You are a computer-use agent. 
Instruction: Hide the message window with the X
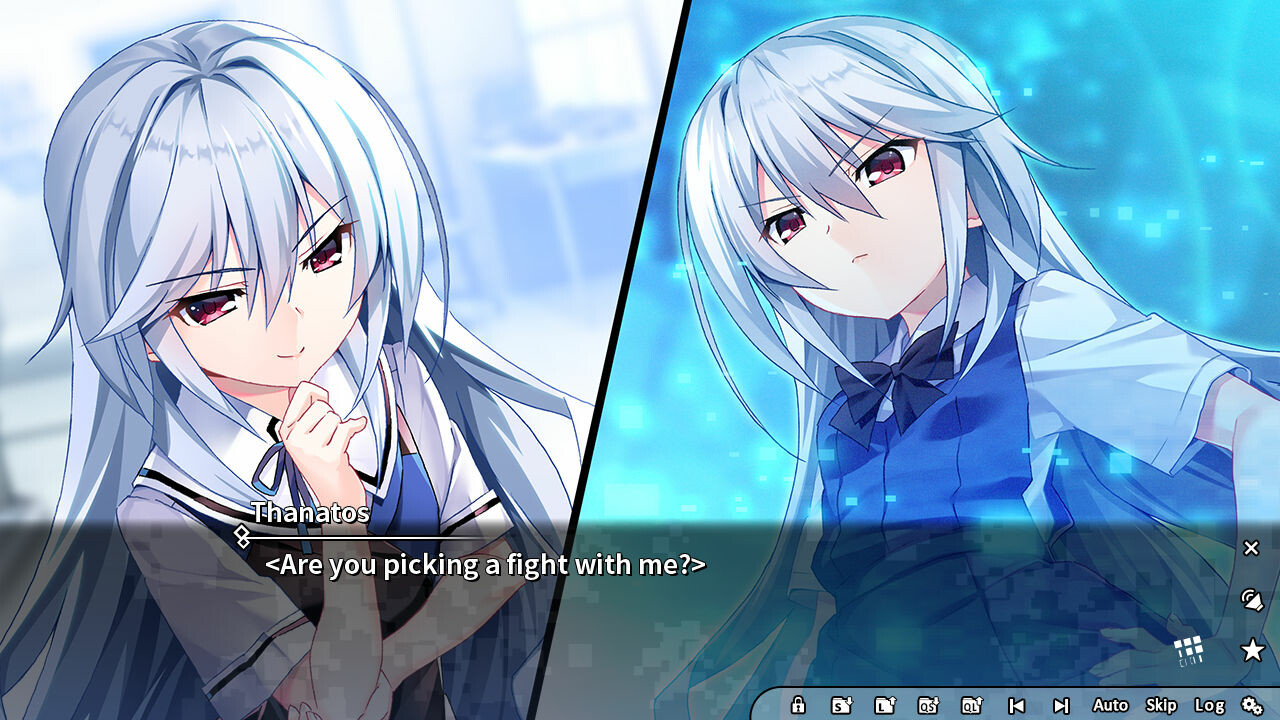click(1250, 548)
